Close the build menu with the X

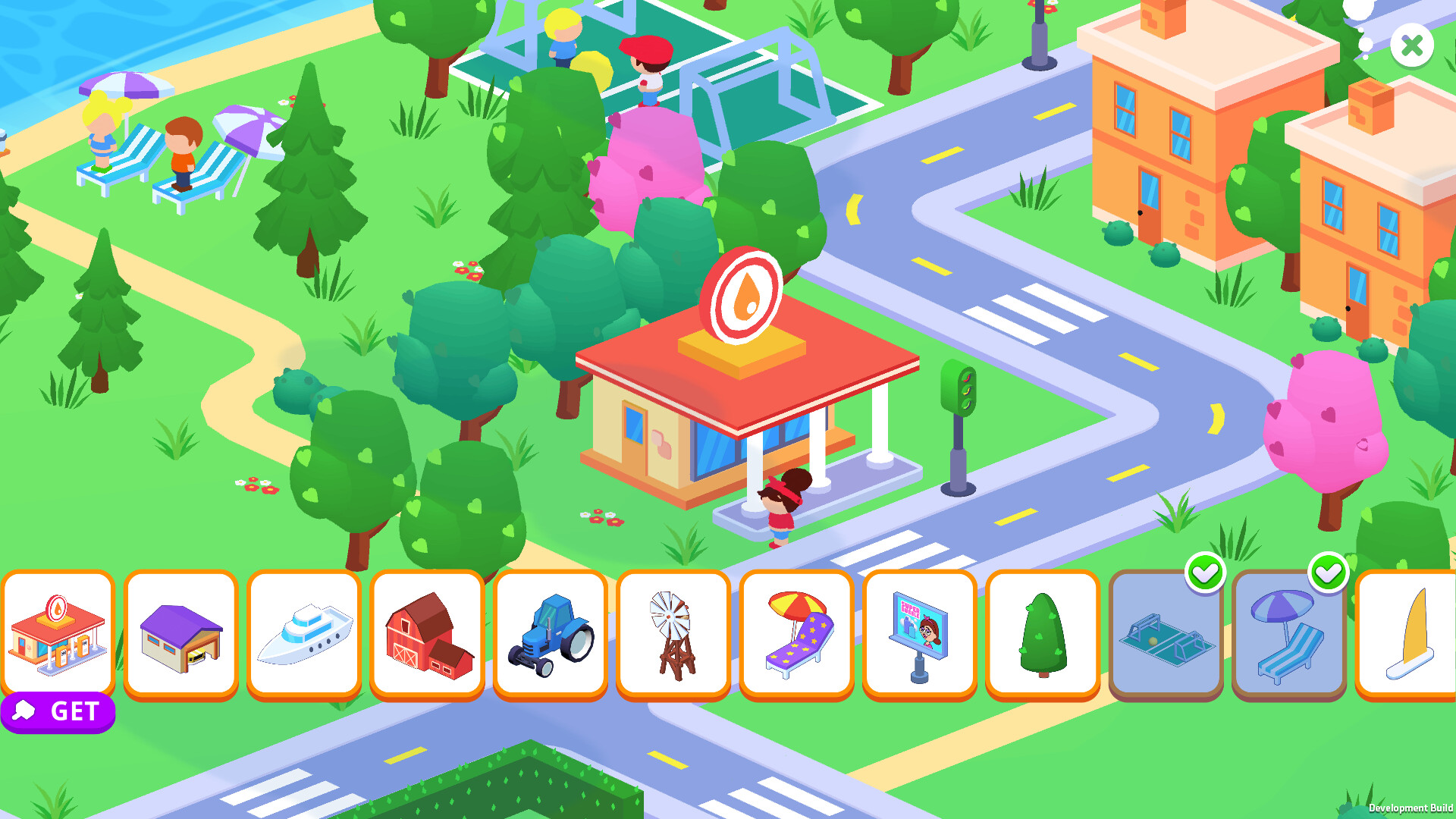(1411, 46)
